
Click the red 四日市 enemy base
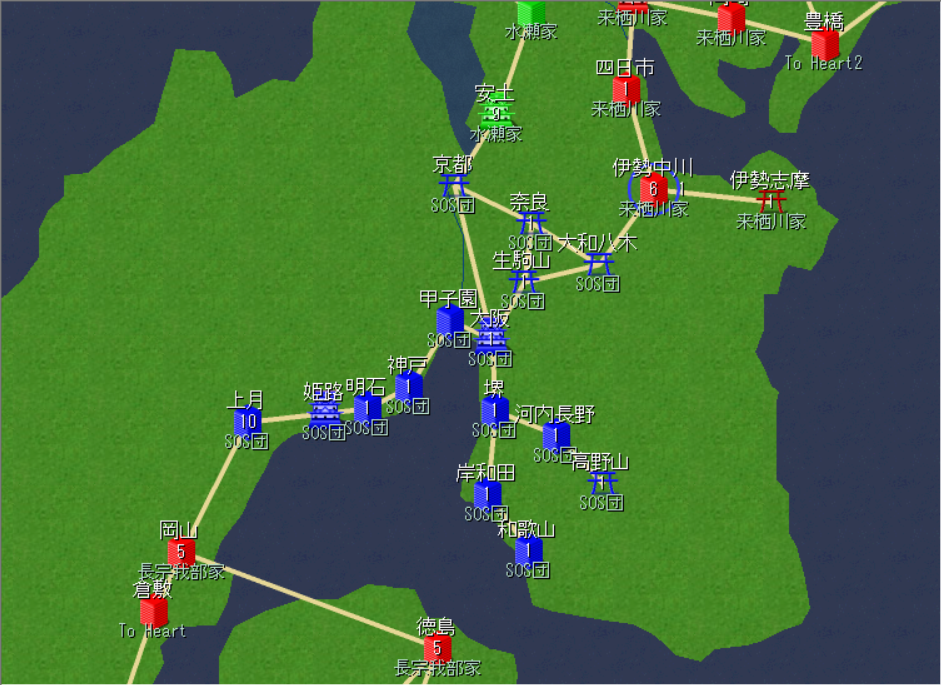(626, 90)
